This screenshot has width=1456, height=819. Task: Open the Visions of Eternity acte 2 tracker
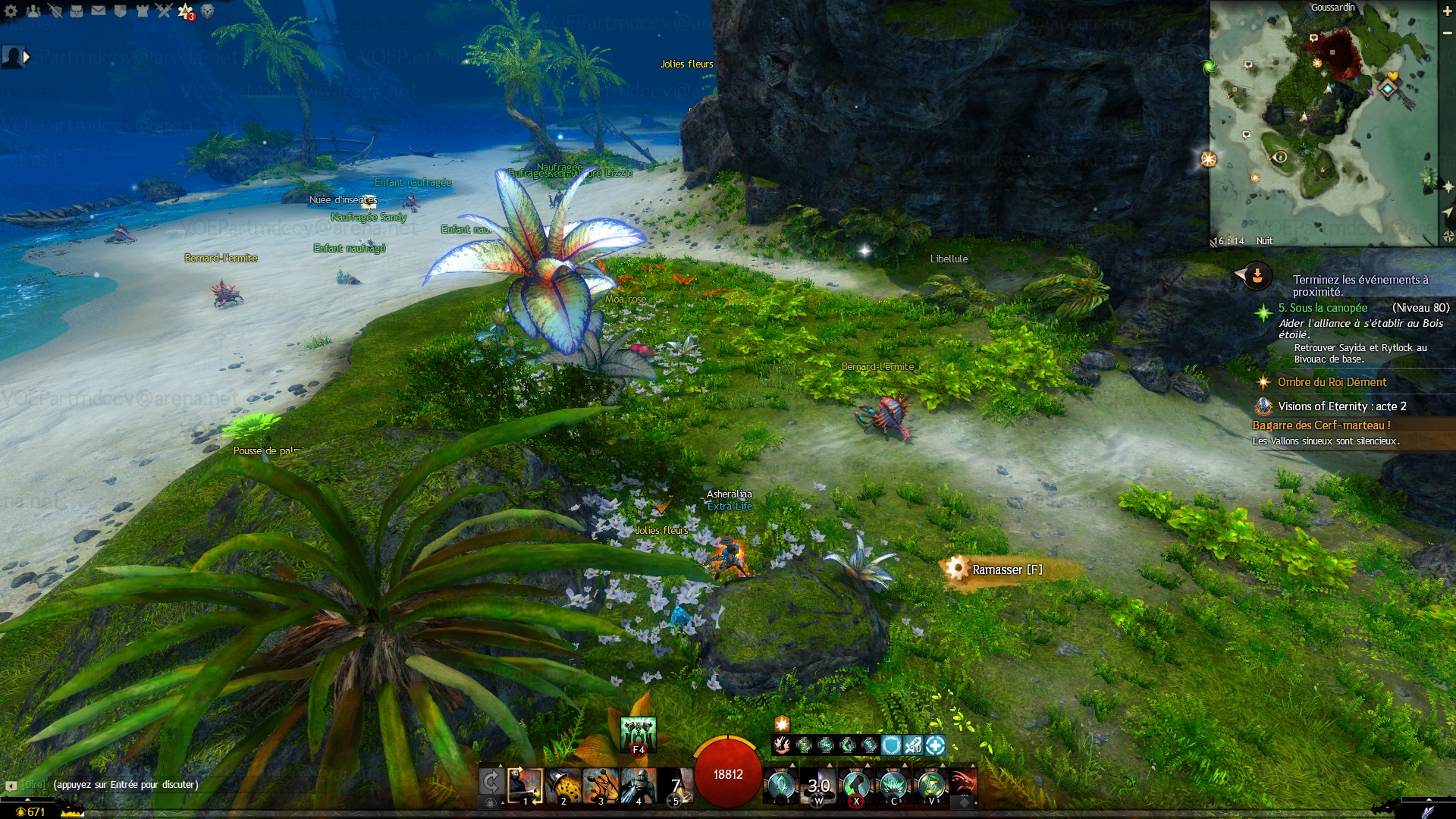1341,406
